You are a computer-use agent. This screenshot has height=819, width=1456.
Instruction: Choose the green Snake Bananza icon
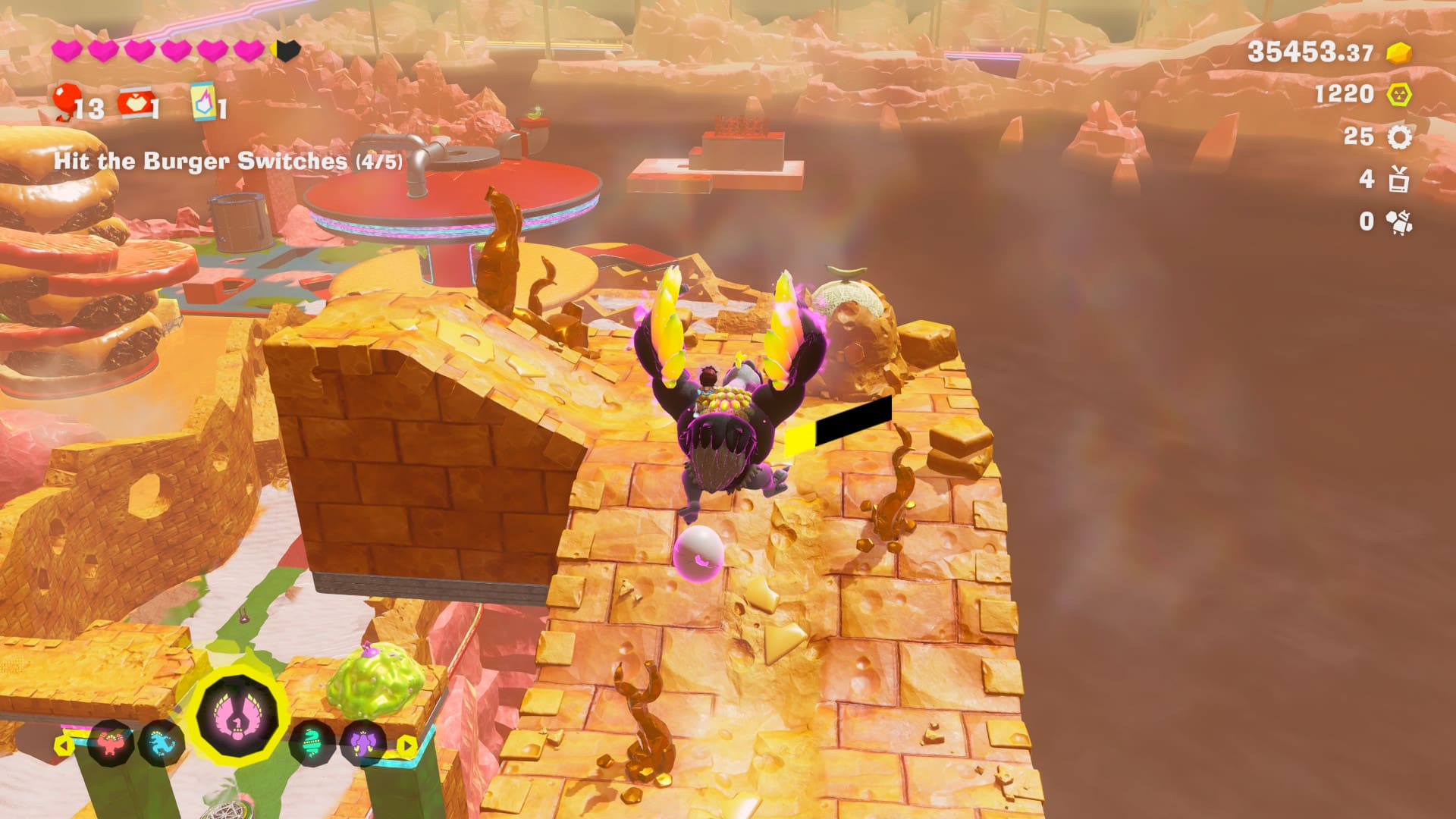pyautogui.click(x=312, y=744)
